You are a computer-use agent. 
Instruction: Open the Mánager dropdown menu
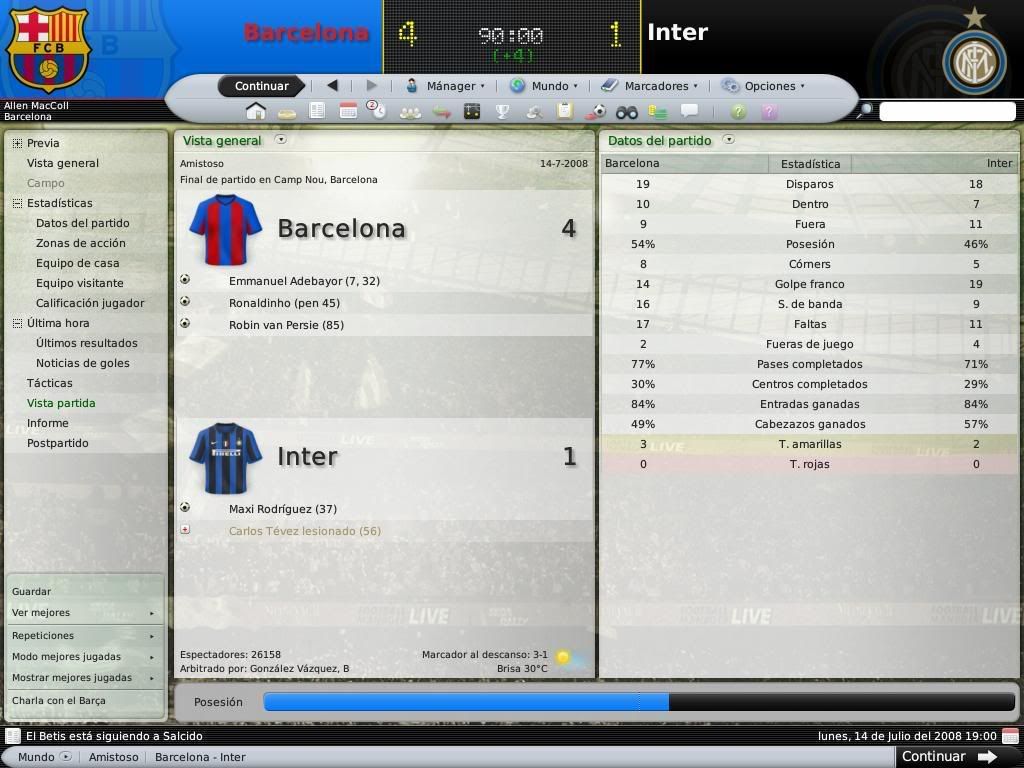pyautogui.click(x=446, y=86)
